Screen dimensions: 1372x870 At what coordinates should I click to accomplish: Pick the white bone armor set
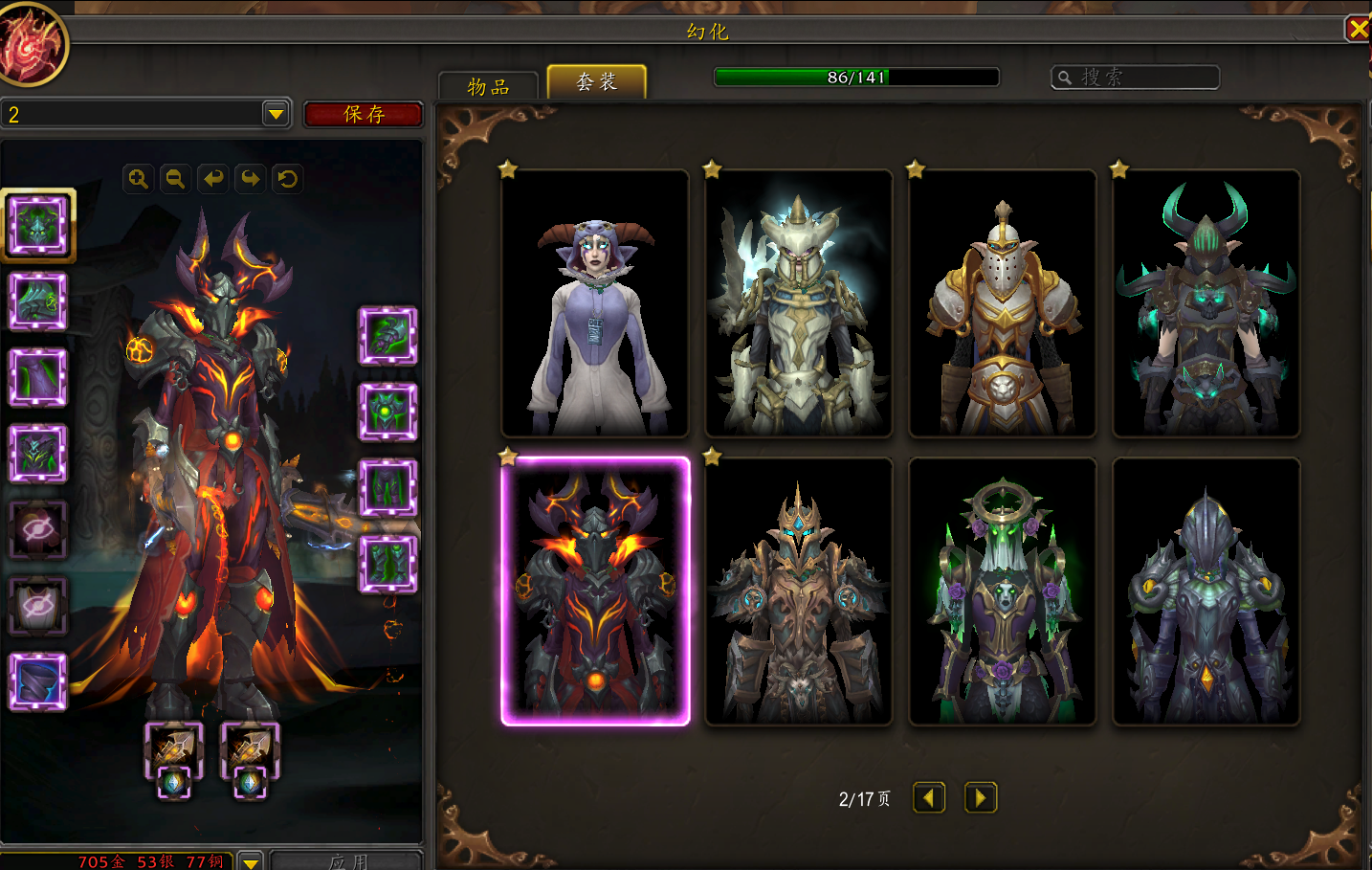pos(799,303)
